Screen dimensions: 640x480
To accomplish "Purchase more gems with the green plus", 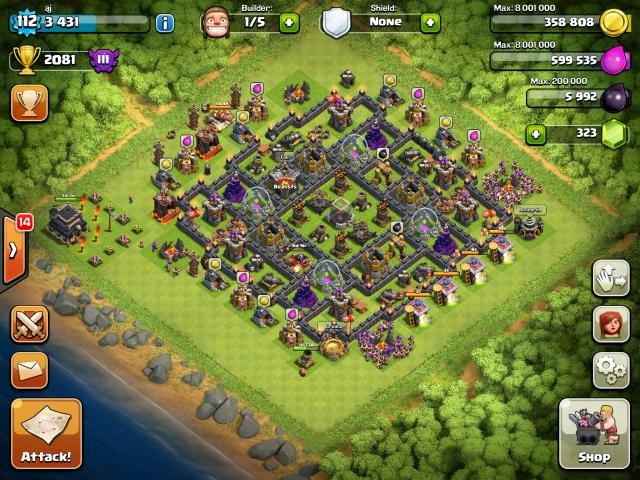I will tap(537, 133).
